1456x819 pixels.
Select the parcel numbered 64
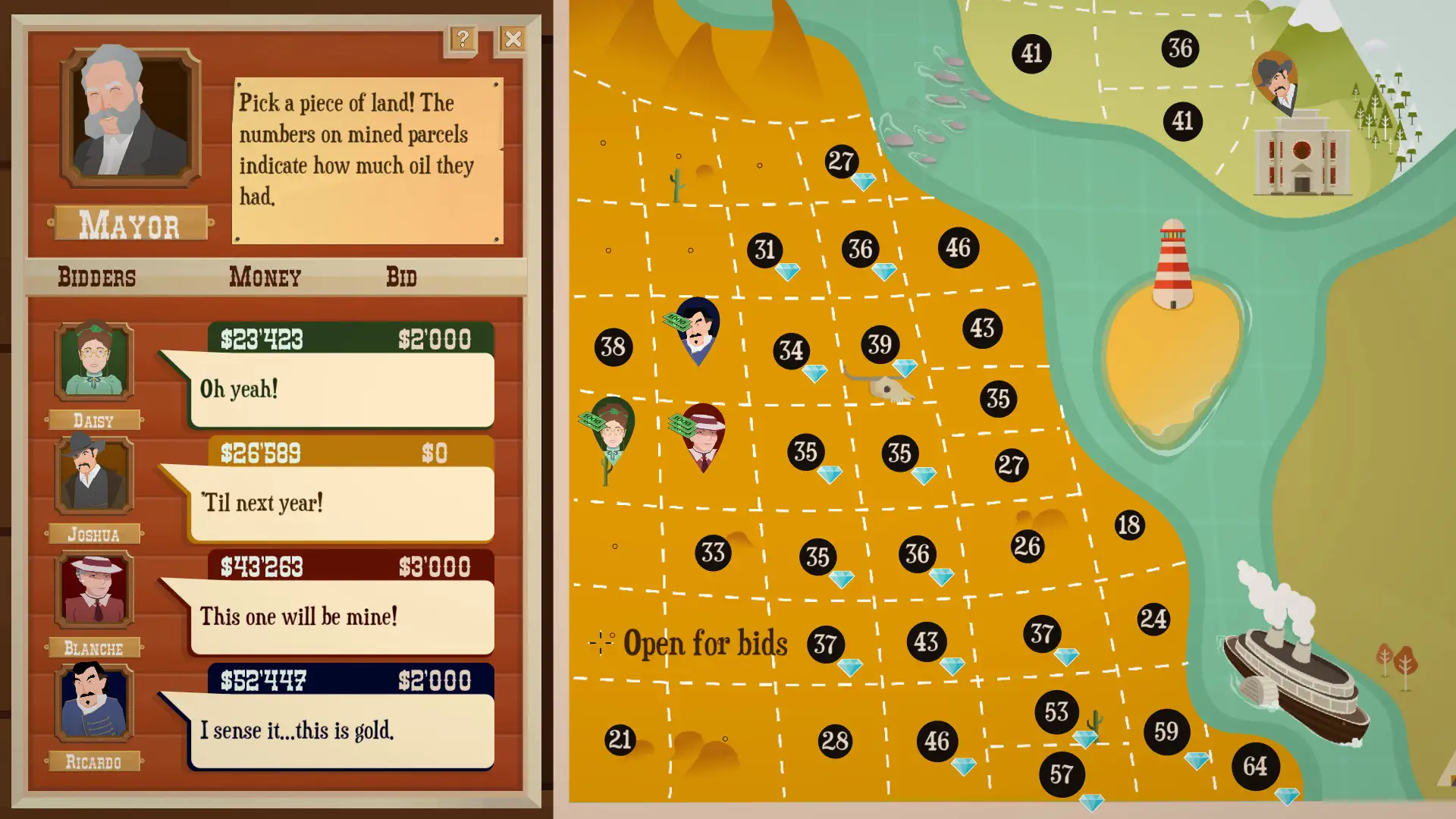[1255, 766]
